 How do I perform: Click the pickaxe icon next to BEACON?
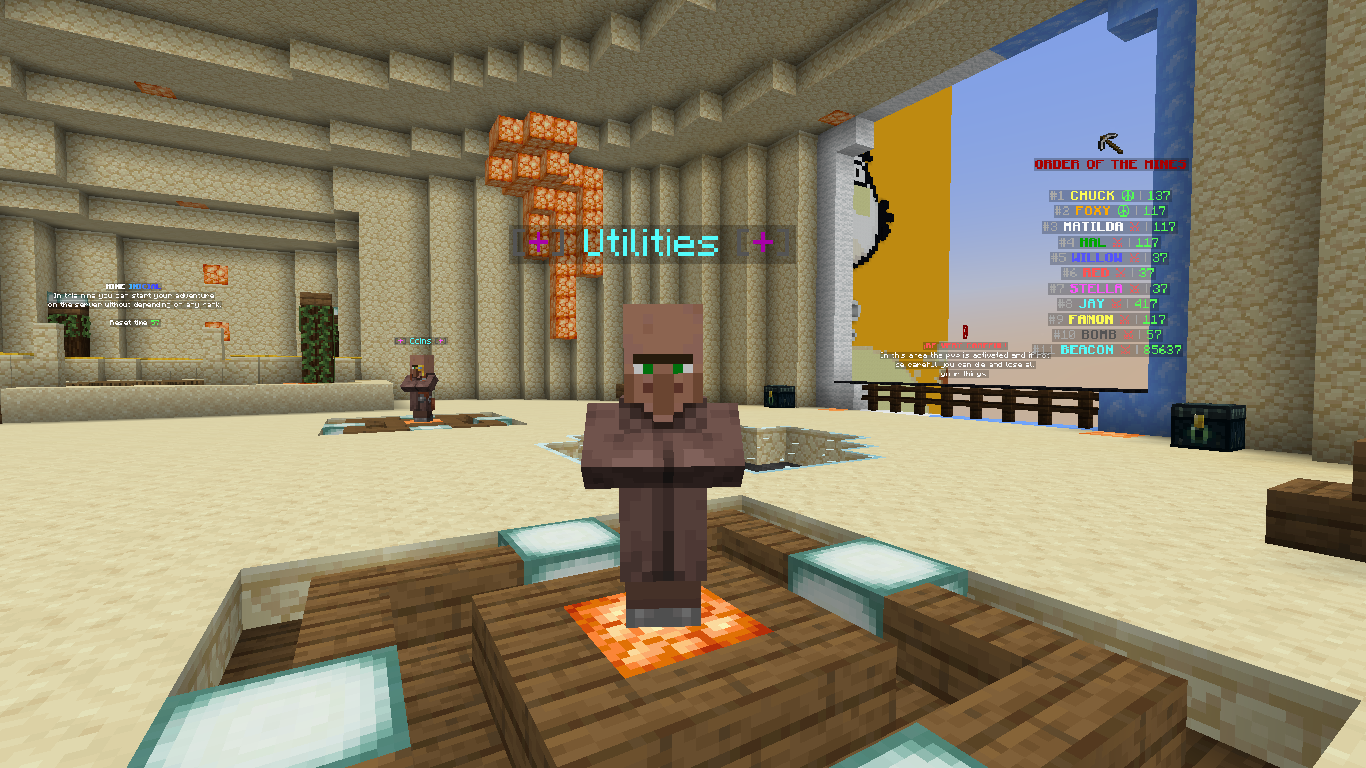tap(1125, 348)
